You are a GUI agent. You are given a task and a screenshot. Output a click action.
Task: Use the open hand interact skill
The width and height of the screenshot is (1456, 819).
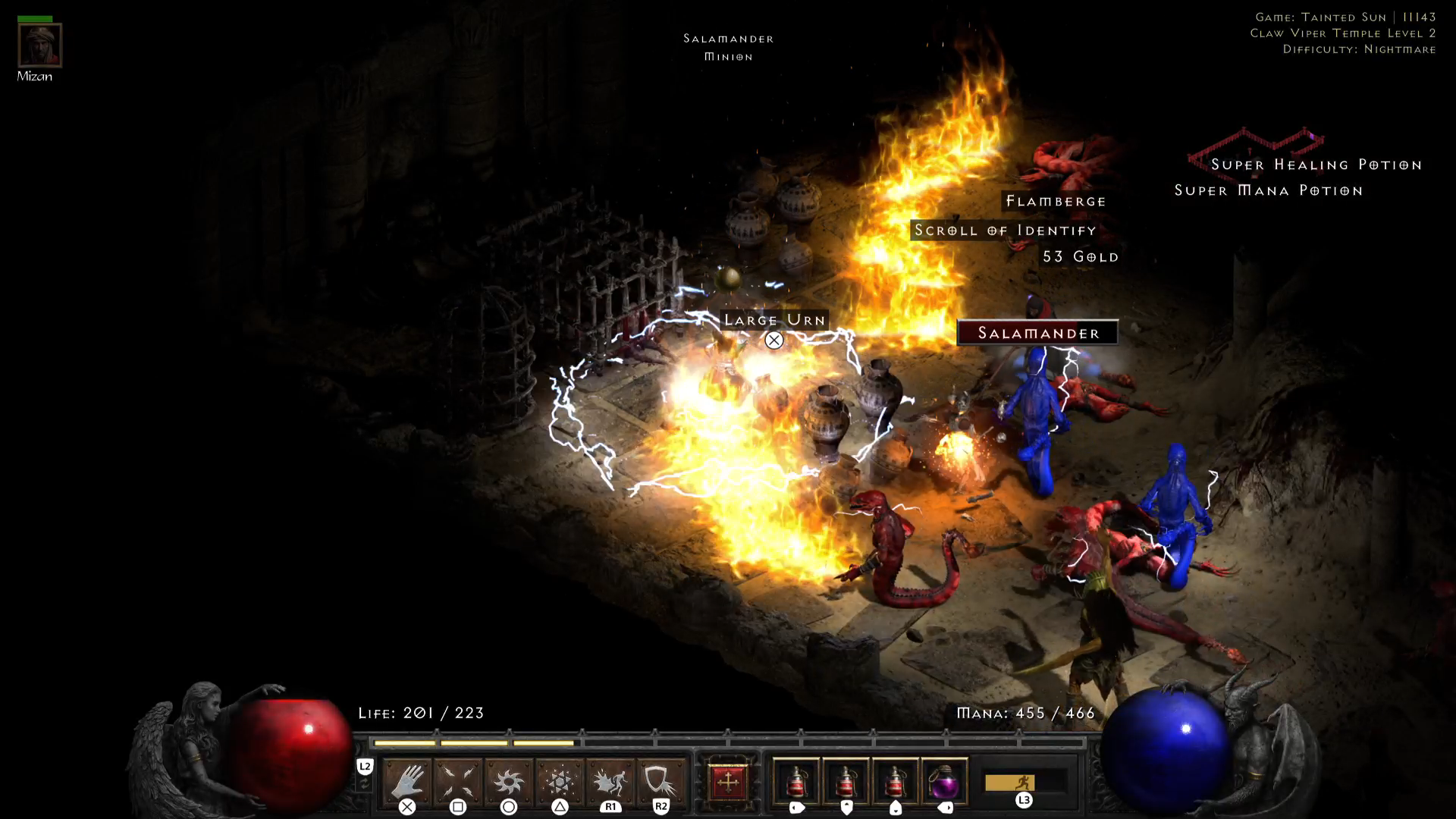coord(407,781)
